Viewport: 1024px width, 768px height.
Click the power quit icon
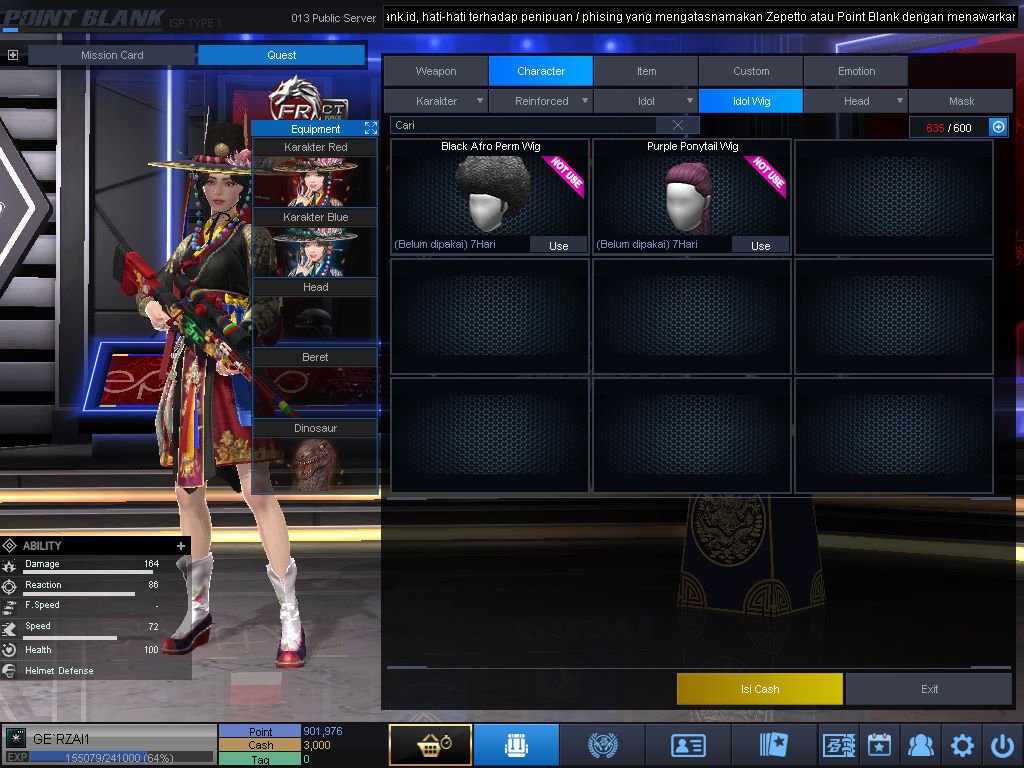[1002, 745]
